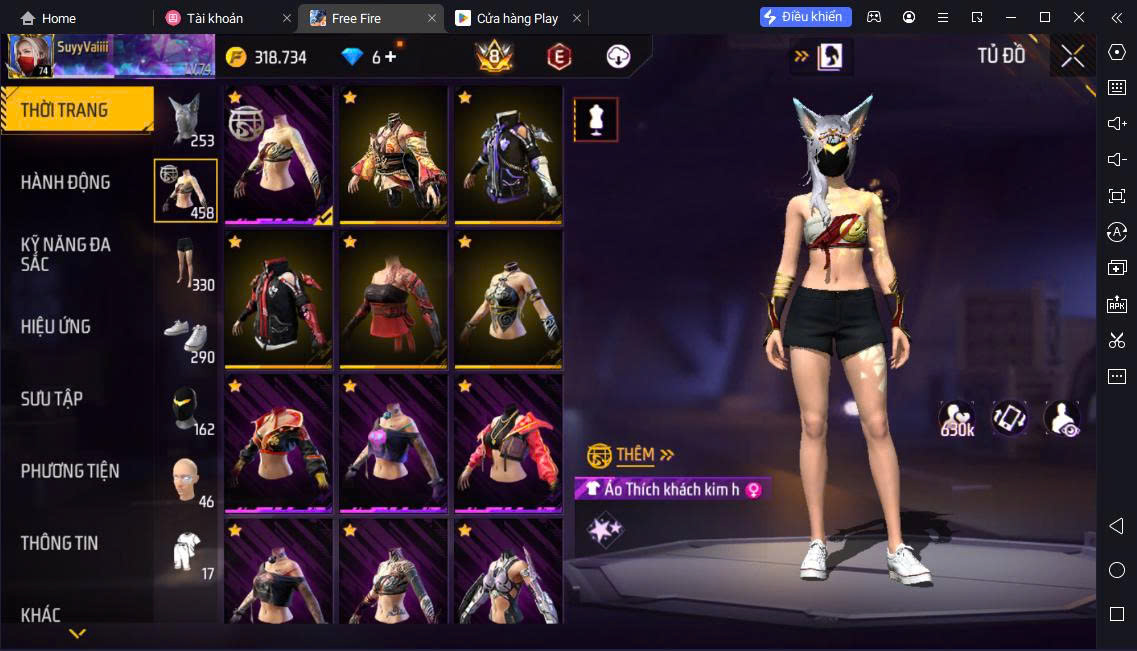Screen dimensions: 1137x651
Task: Equip the black and red jacket top
Action: (278, 299)
